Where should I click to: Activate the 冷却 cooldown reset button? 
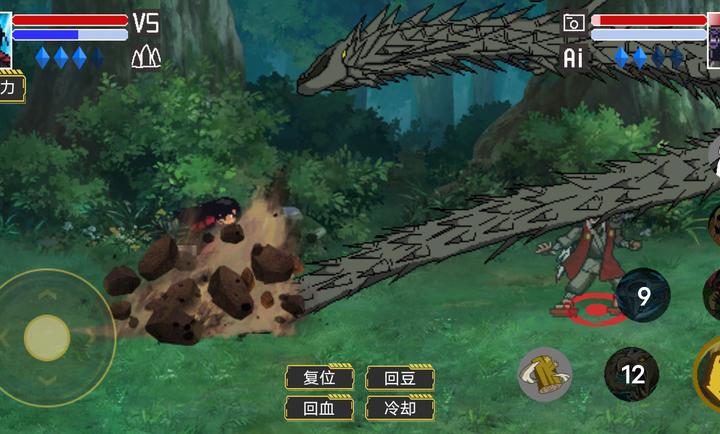point(399,408)
